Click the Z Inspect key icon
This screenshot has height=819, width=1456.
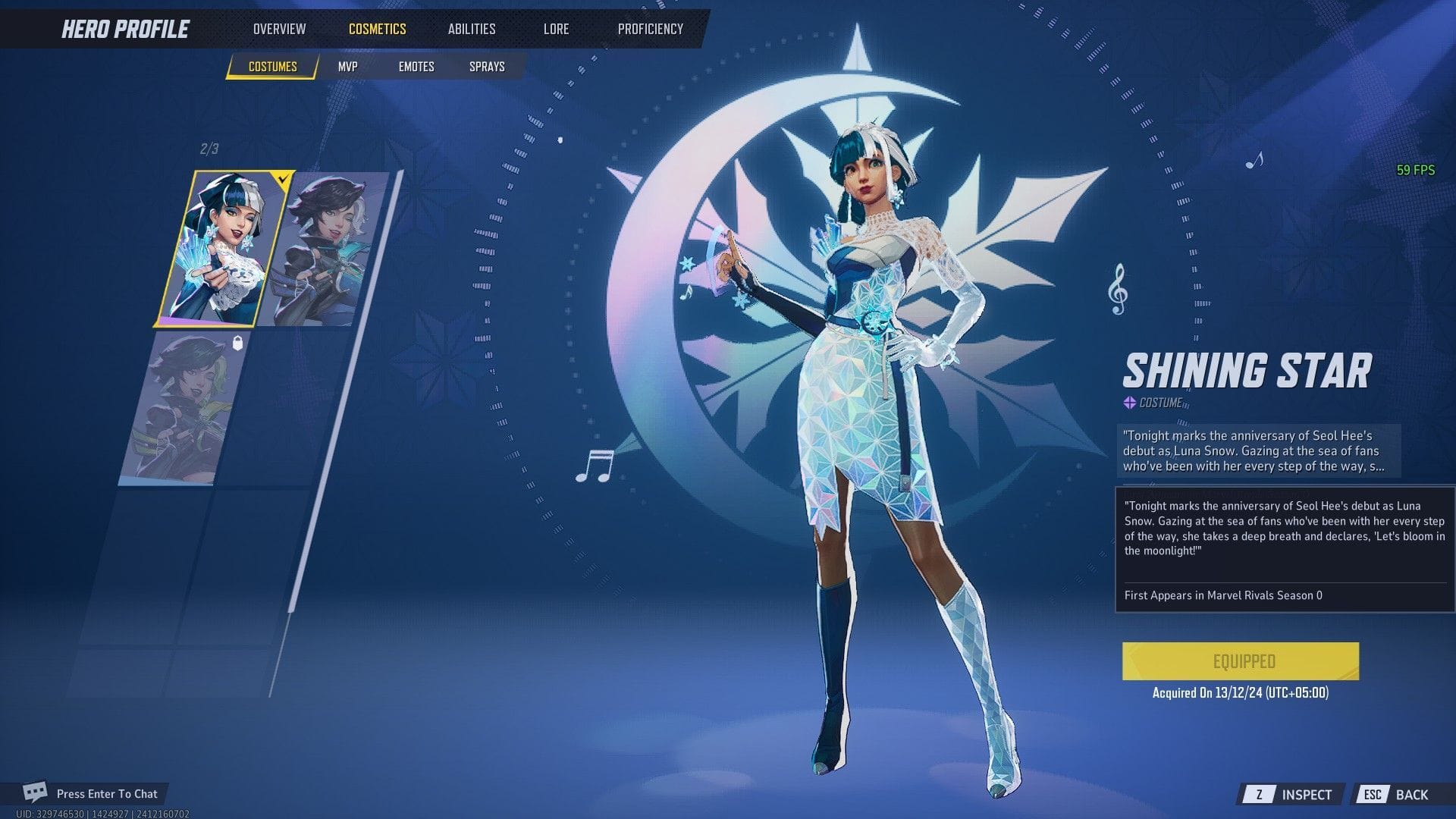1261,795
